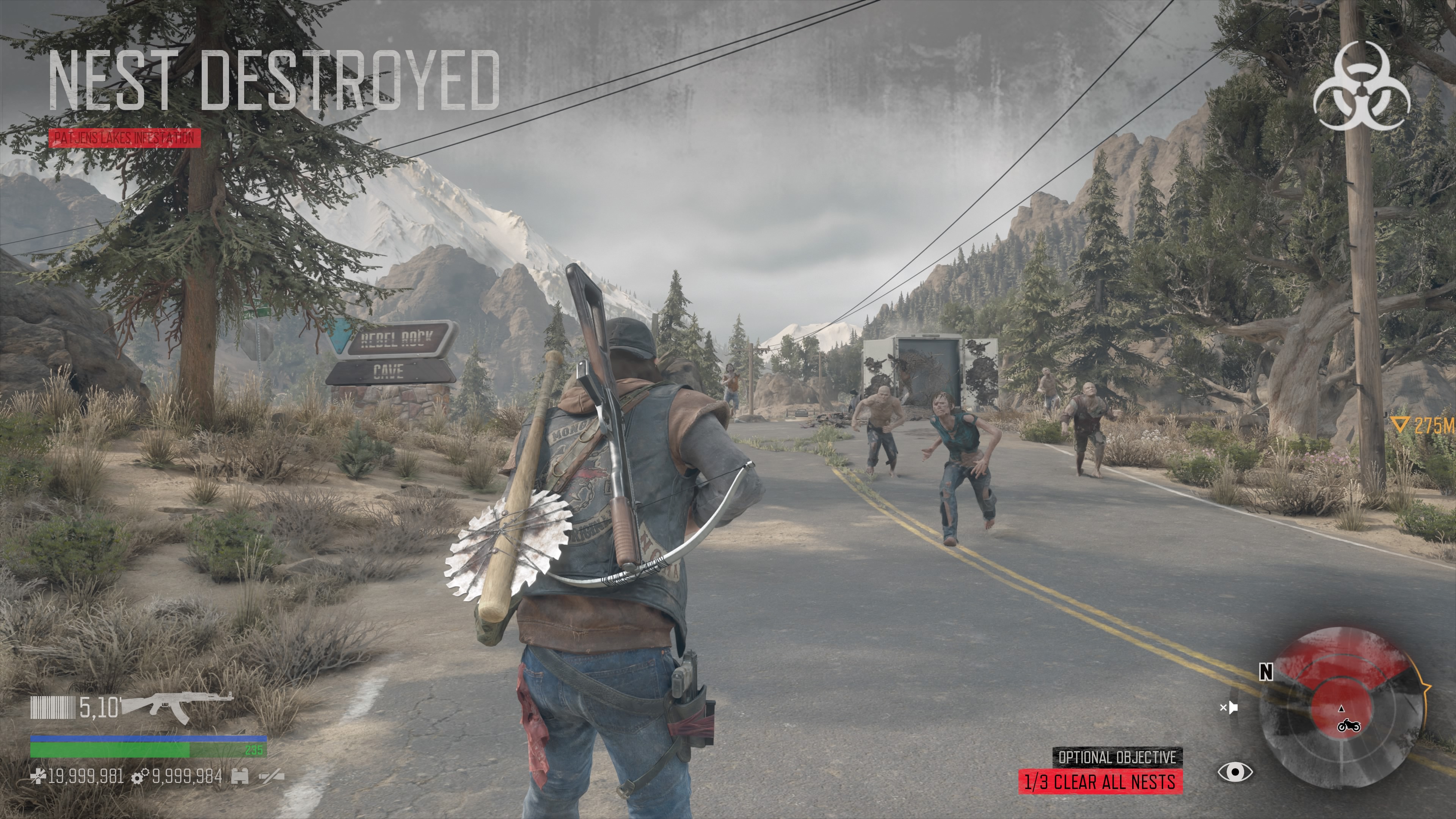Click the orange 275M waypoint marker

click(x=1421, y=426)
